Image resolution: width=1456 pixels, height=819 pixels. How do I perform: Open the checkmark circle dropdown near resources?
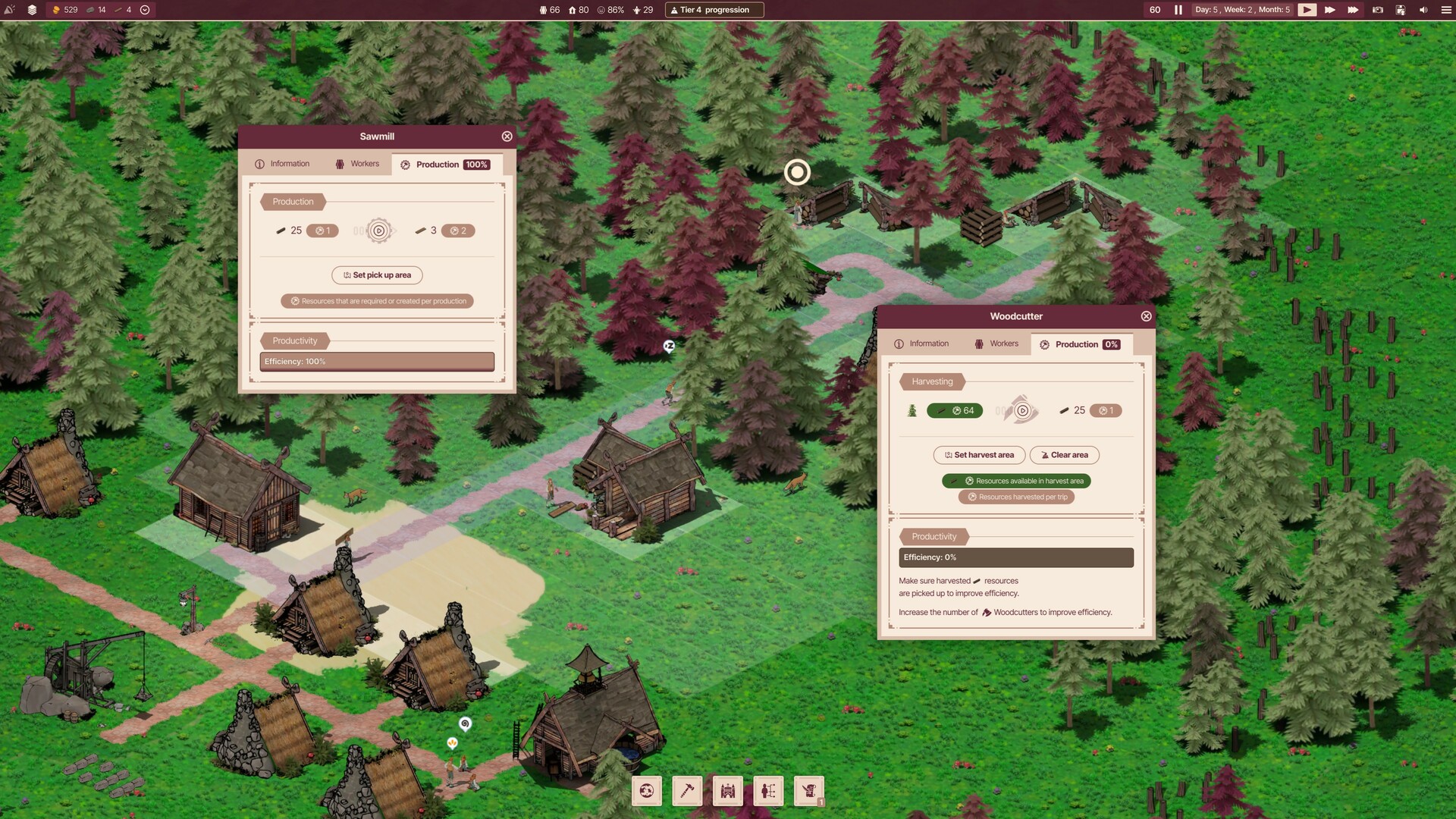(x=143, y=10)
